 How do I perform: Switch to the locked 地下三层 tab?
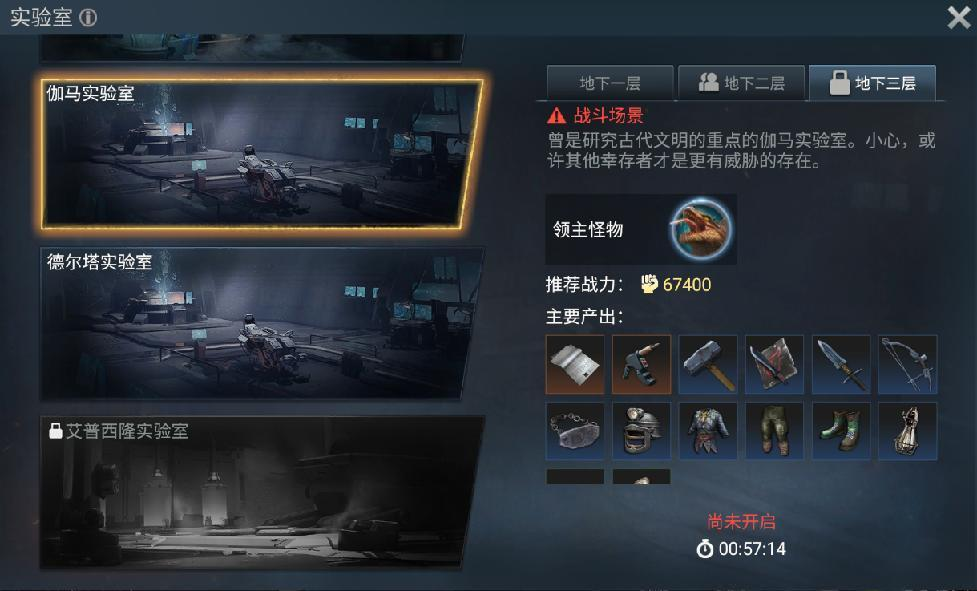[872, 83]
